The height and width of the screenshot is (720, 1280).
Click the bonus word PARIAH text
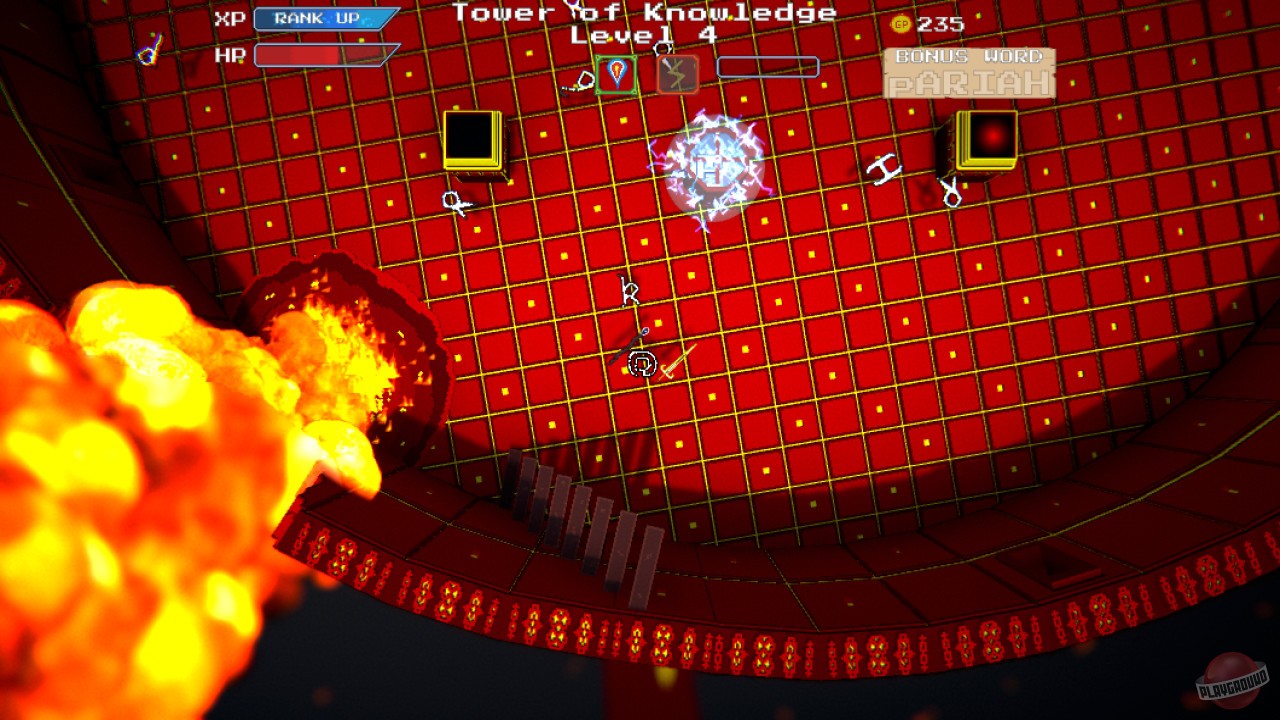click(967, 85)
